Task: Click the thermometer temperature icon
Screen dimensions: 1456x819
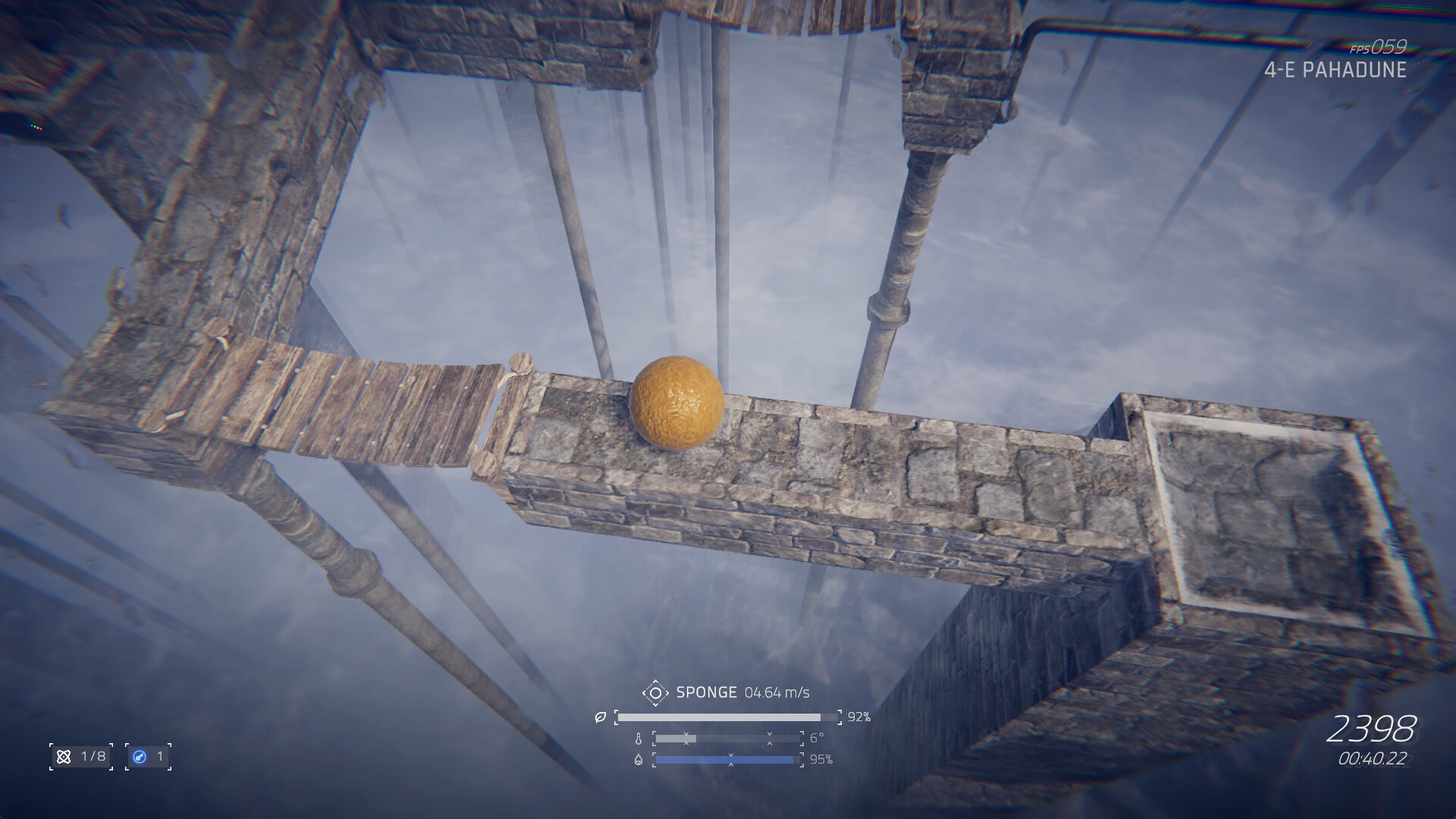Action: [x=639, y=739]
